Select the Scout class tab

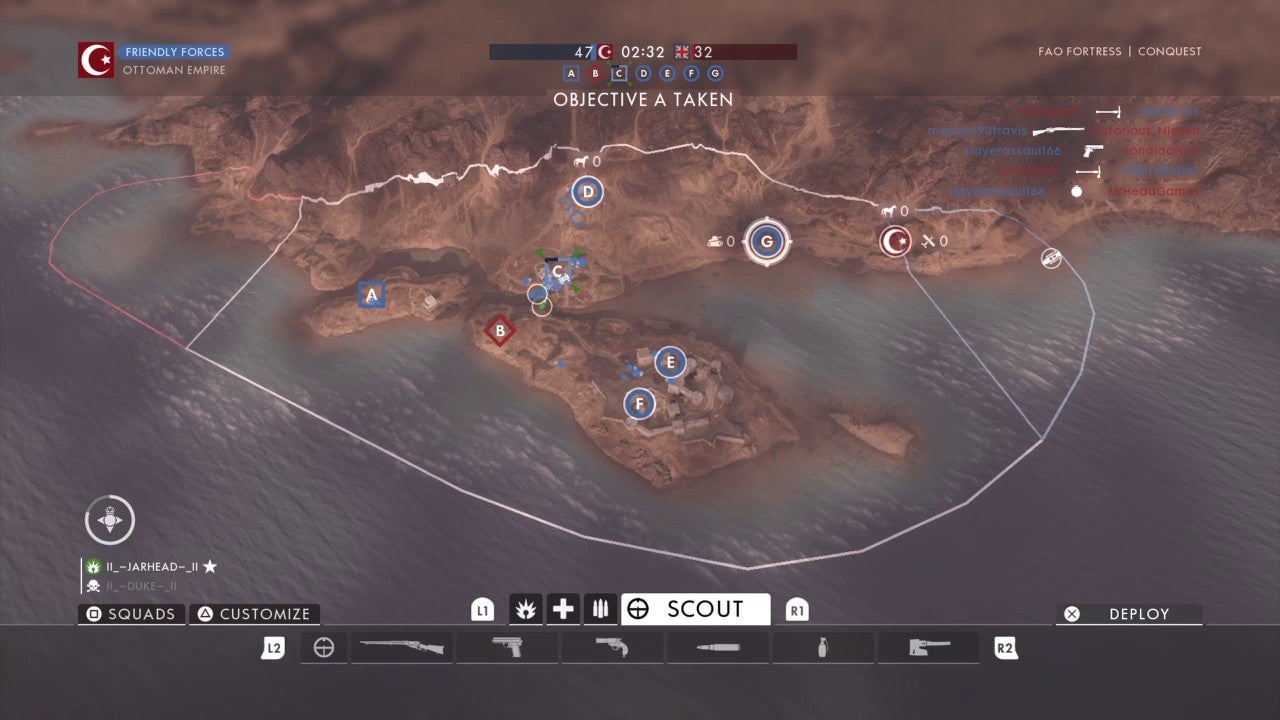click(695, 609)
